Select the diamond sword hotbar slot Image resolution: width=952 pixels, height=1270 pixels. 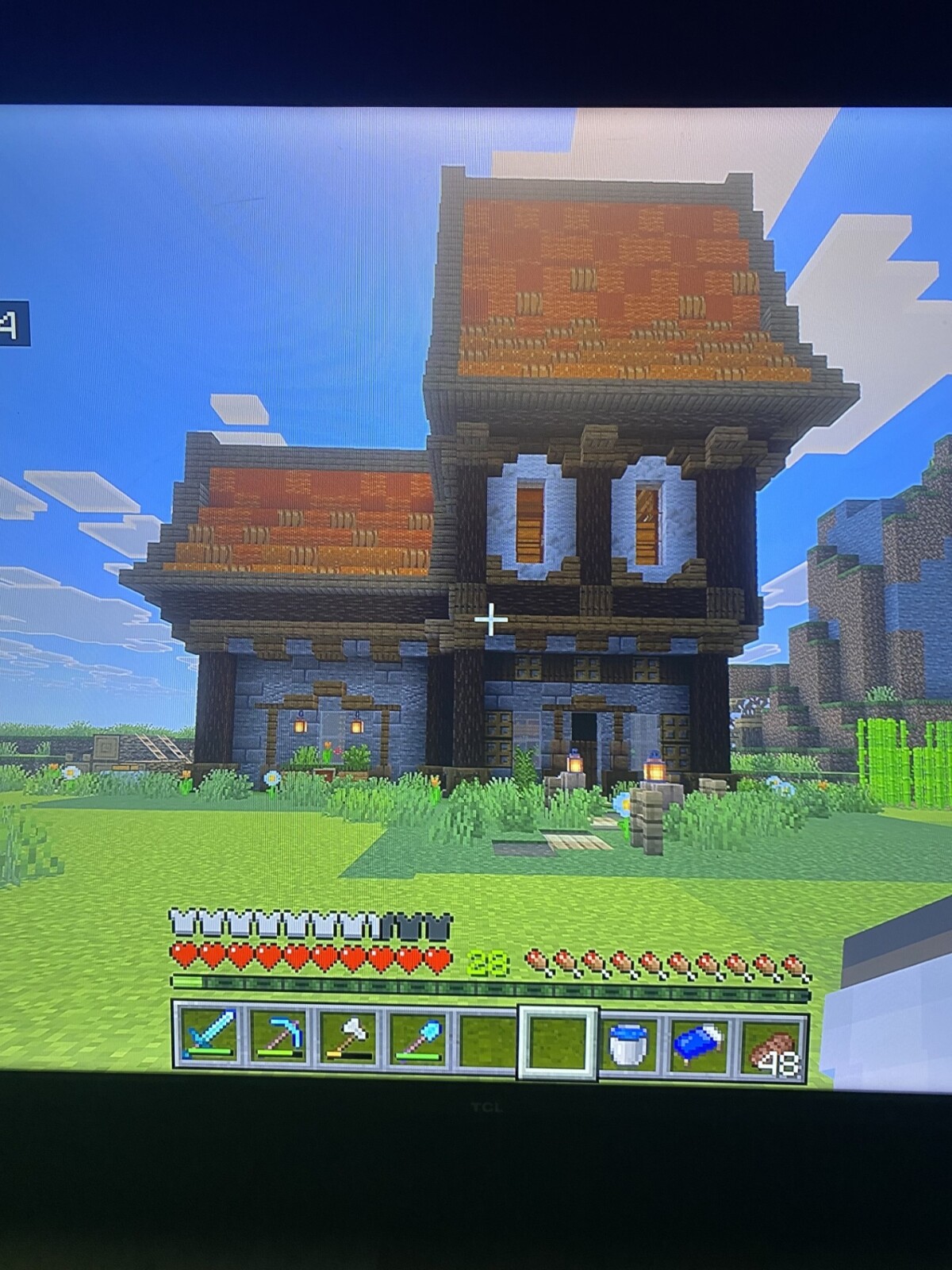pyautogui.click(x=209, y=1037)
